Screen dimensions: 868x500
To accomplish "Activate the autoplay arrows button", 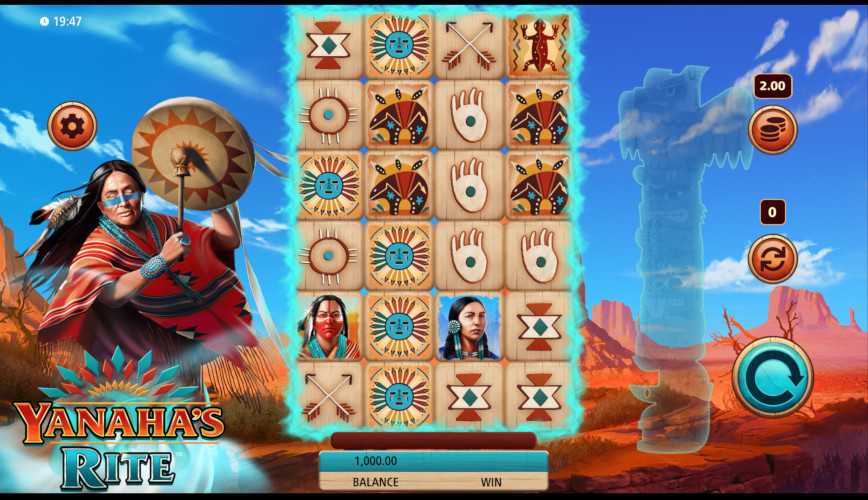I will (772, 258).
